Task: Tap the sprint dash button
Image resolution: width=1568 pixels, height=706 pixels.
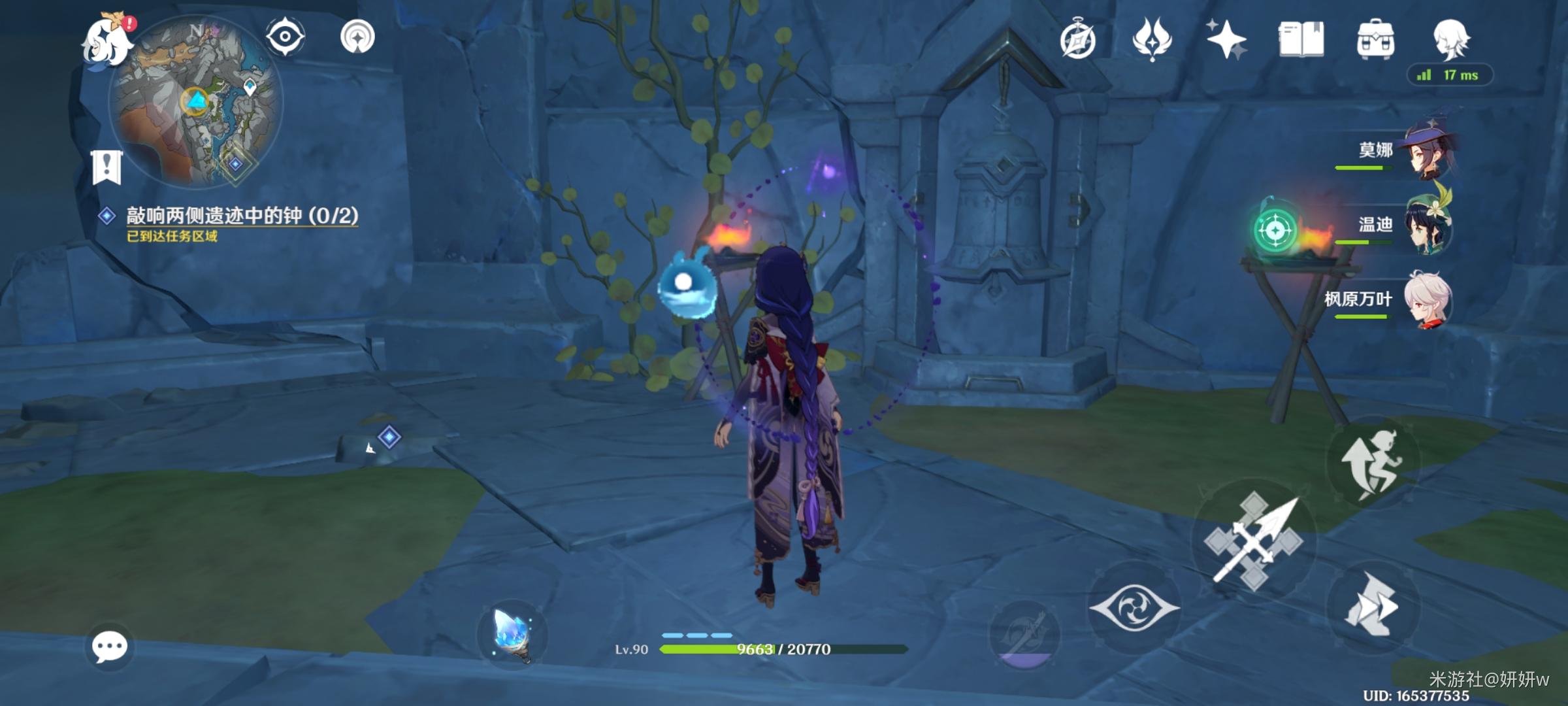Action: pos(1372,606)
